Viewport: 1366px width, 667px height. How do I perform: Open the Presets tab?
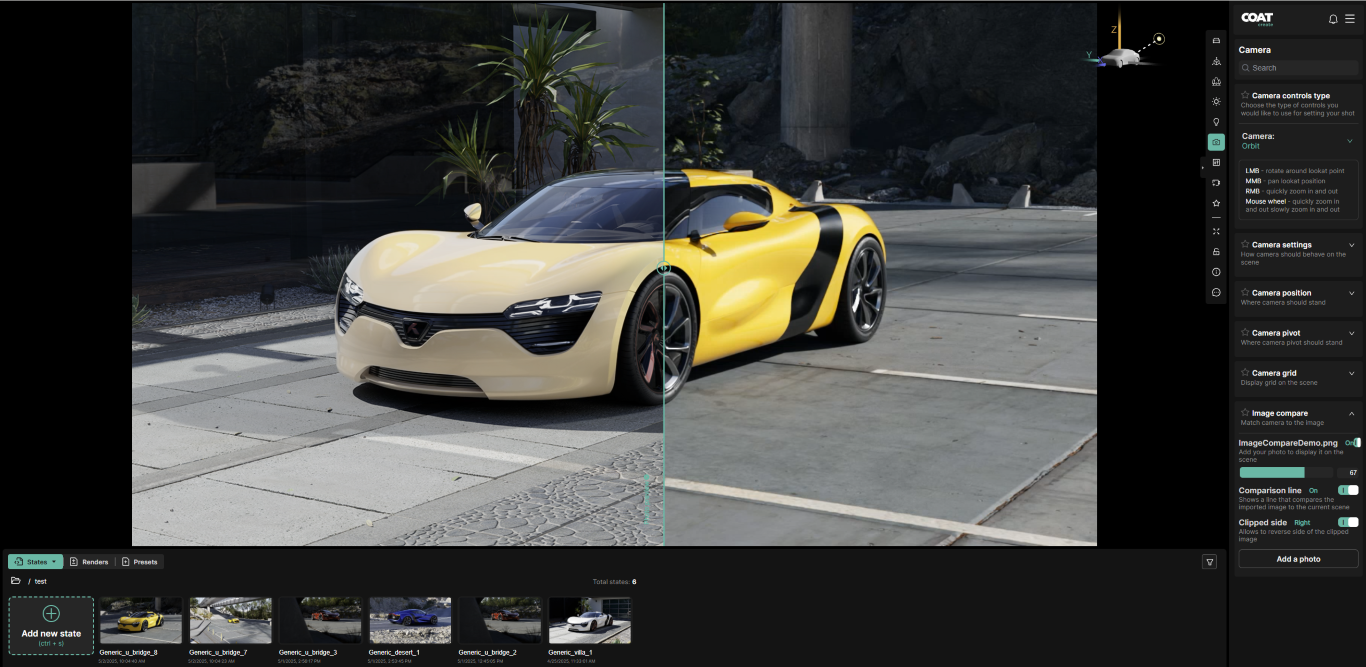pos(140,562)
